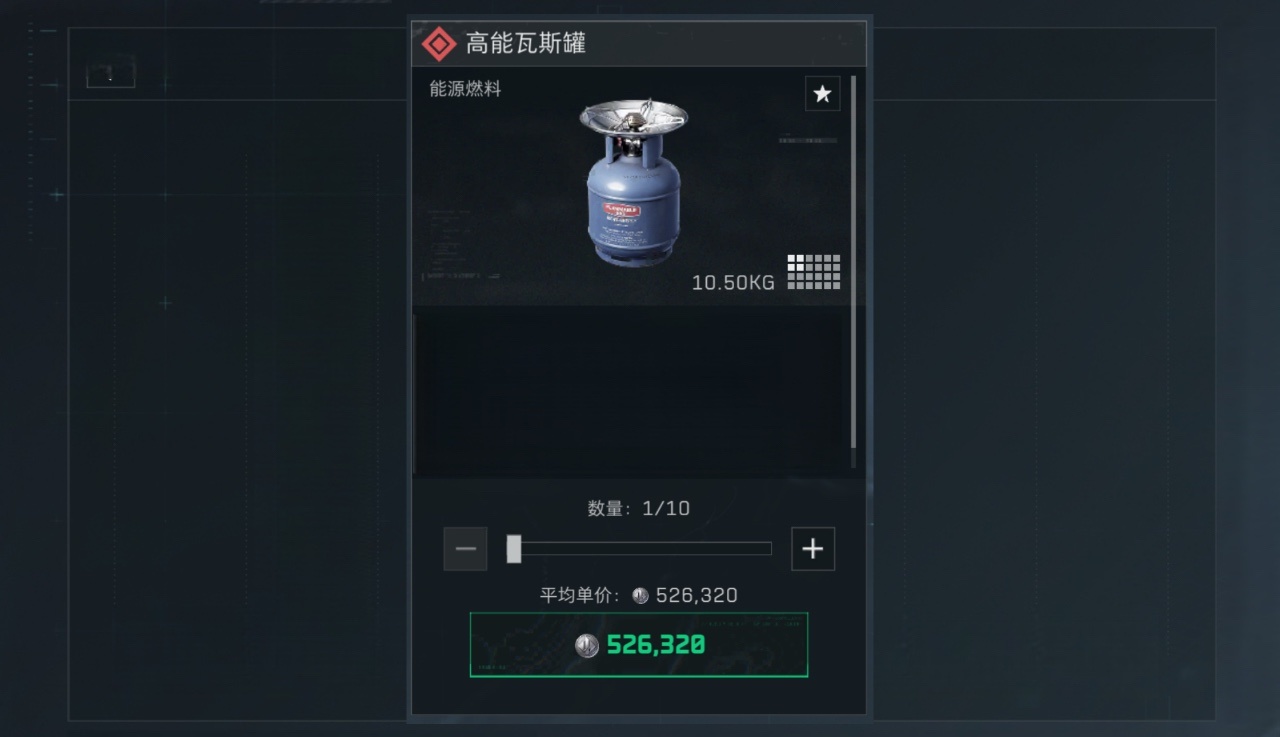Screen dimensions: 1280x737
Task: Confirm purchase for 526,320 green button
Action: 639,645
